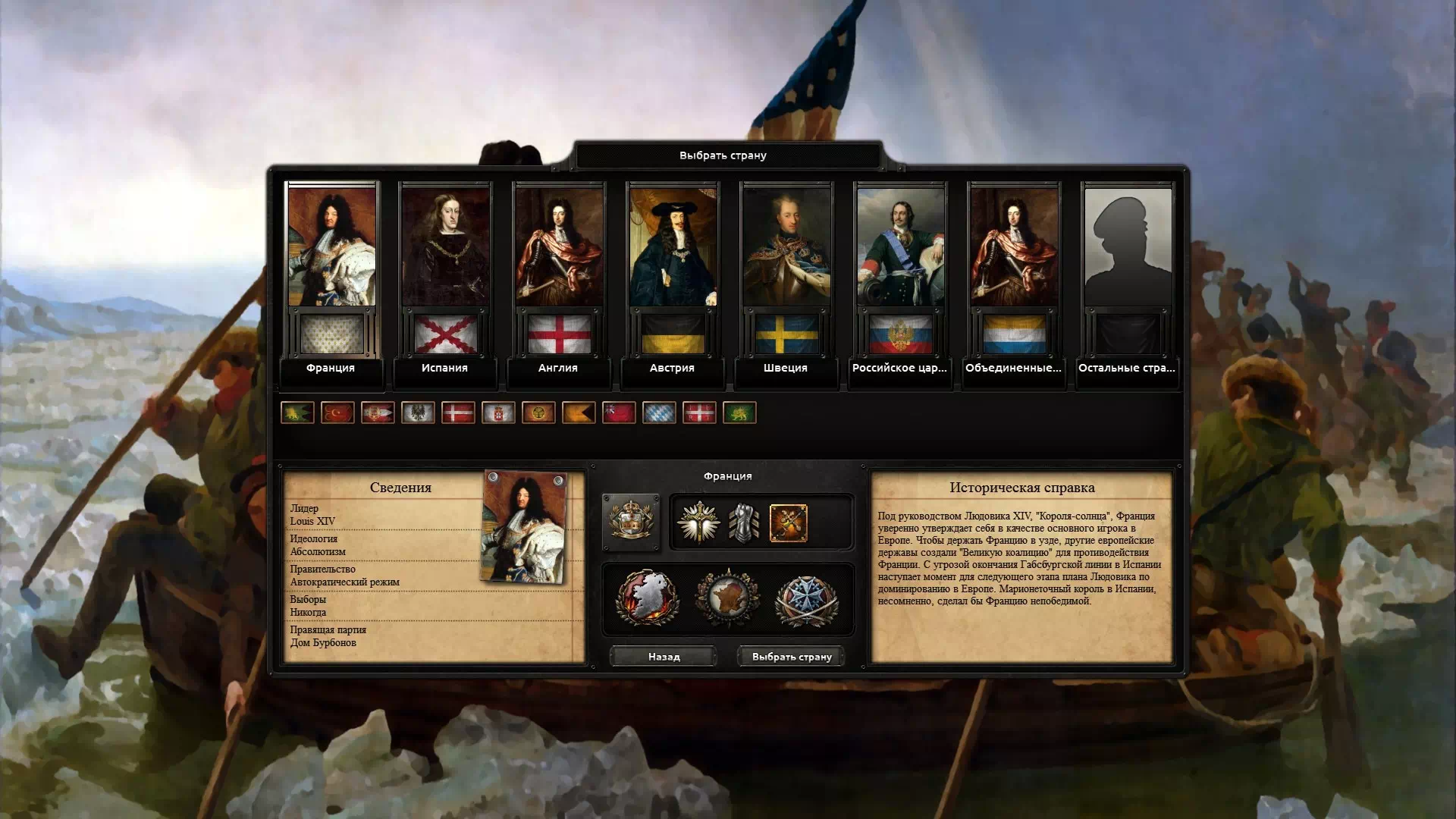Choose the orange and black swallowtail flag
Image resolution: width=1456 pixels, height=819 pixels.
pos(579,413)
